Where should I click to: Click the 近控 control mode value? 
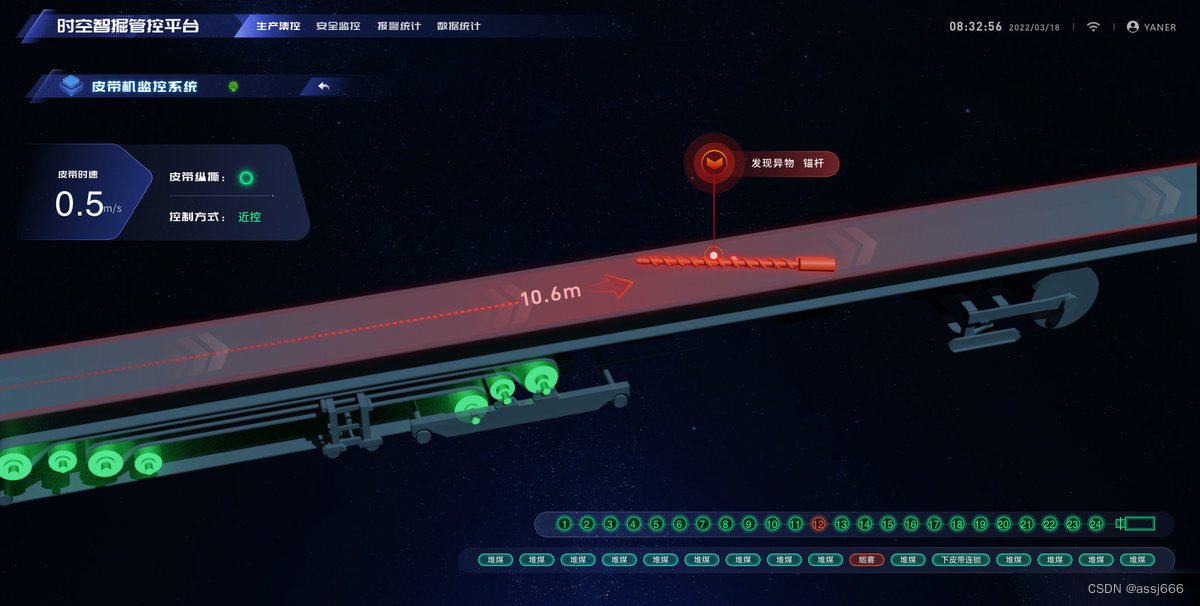[x=249, y=216]
